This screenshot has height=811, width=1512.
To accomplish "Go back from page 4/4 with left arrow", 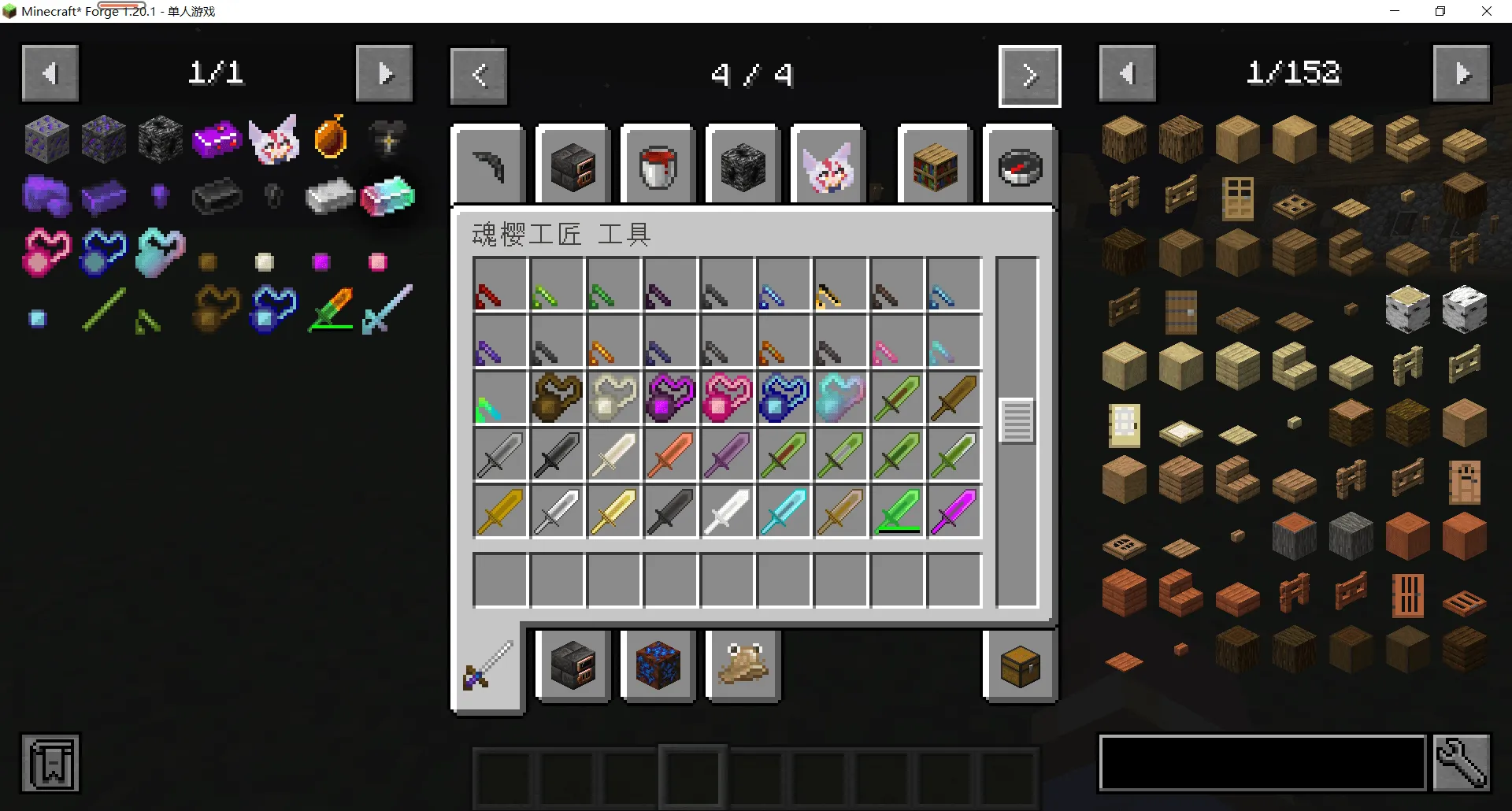I will (478, 75).
